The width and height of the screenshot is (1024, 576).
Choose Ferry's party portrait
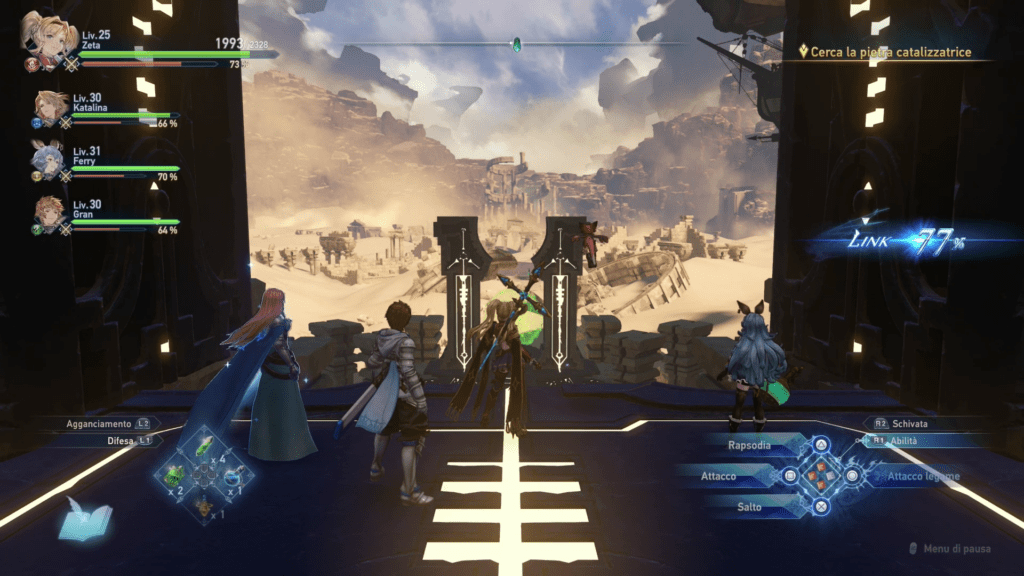(49, 158)
